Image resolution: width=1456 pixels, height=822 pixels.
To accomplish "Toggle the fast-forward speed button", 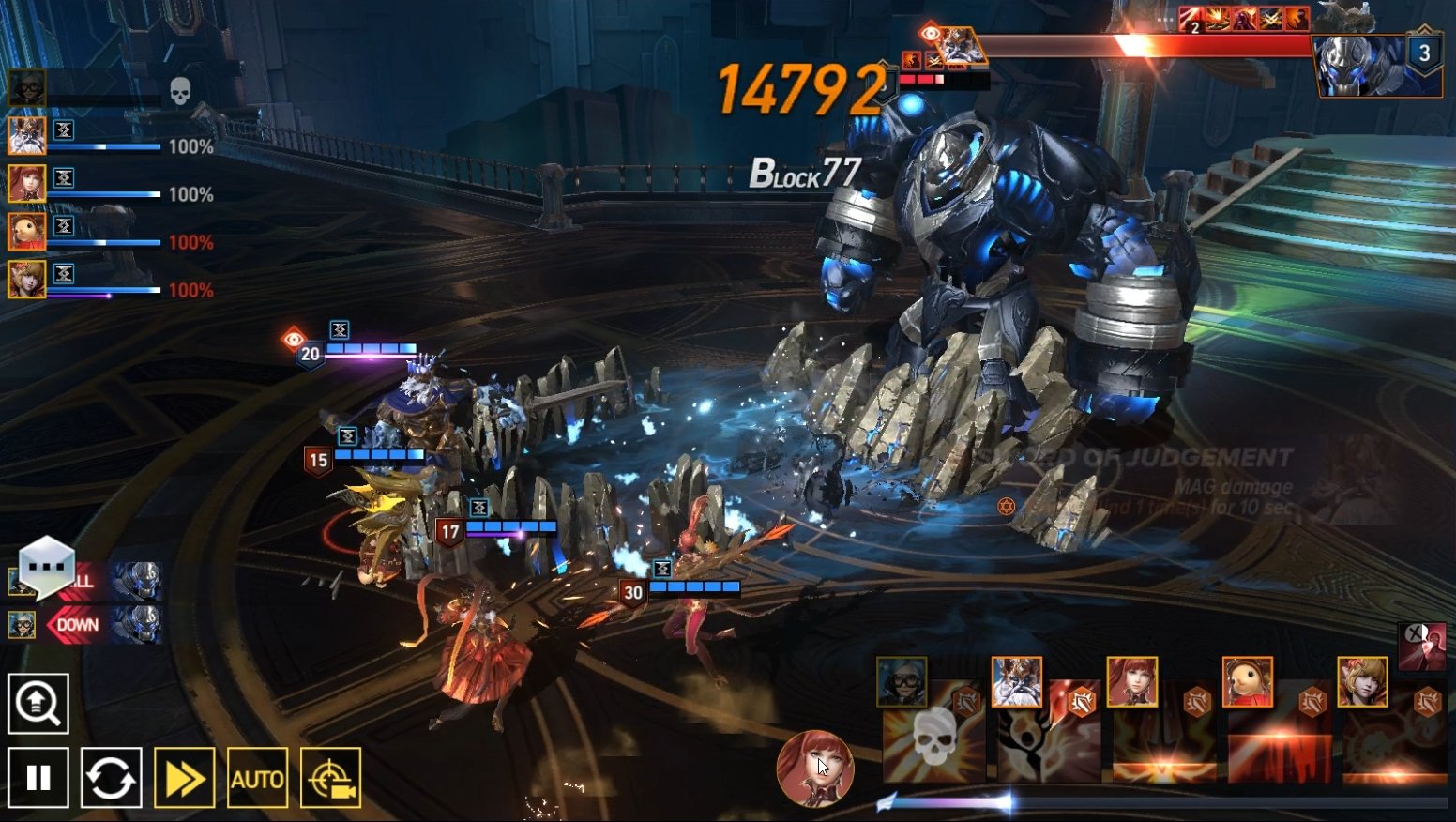I will point(184,777).
